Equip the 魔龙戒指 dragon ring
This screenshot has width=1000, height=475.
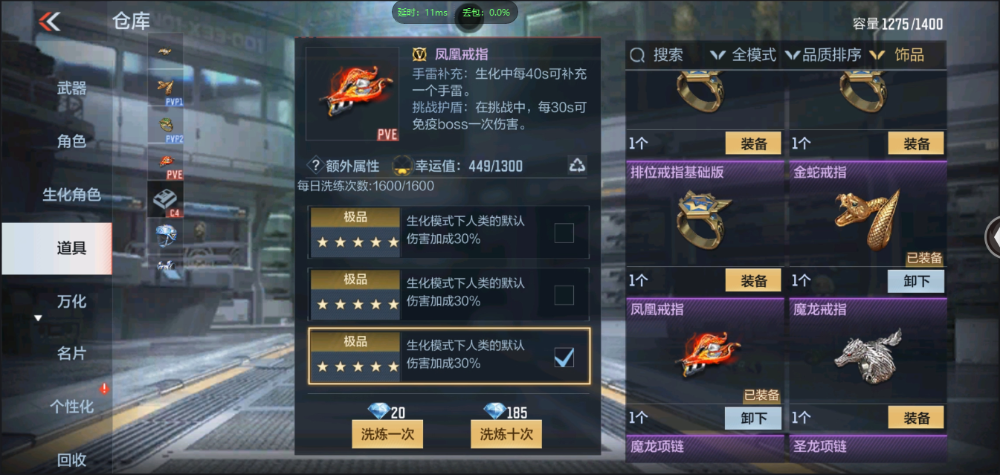point(916,417)
